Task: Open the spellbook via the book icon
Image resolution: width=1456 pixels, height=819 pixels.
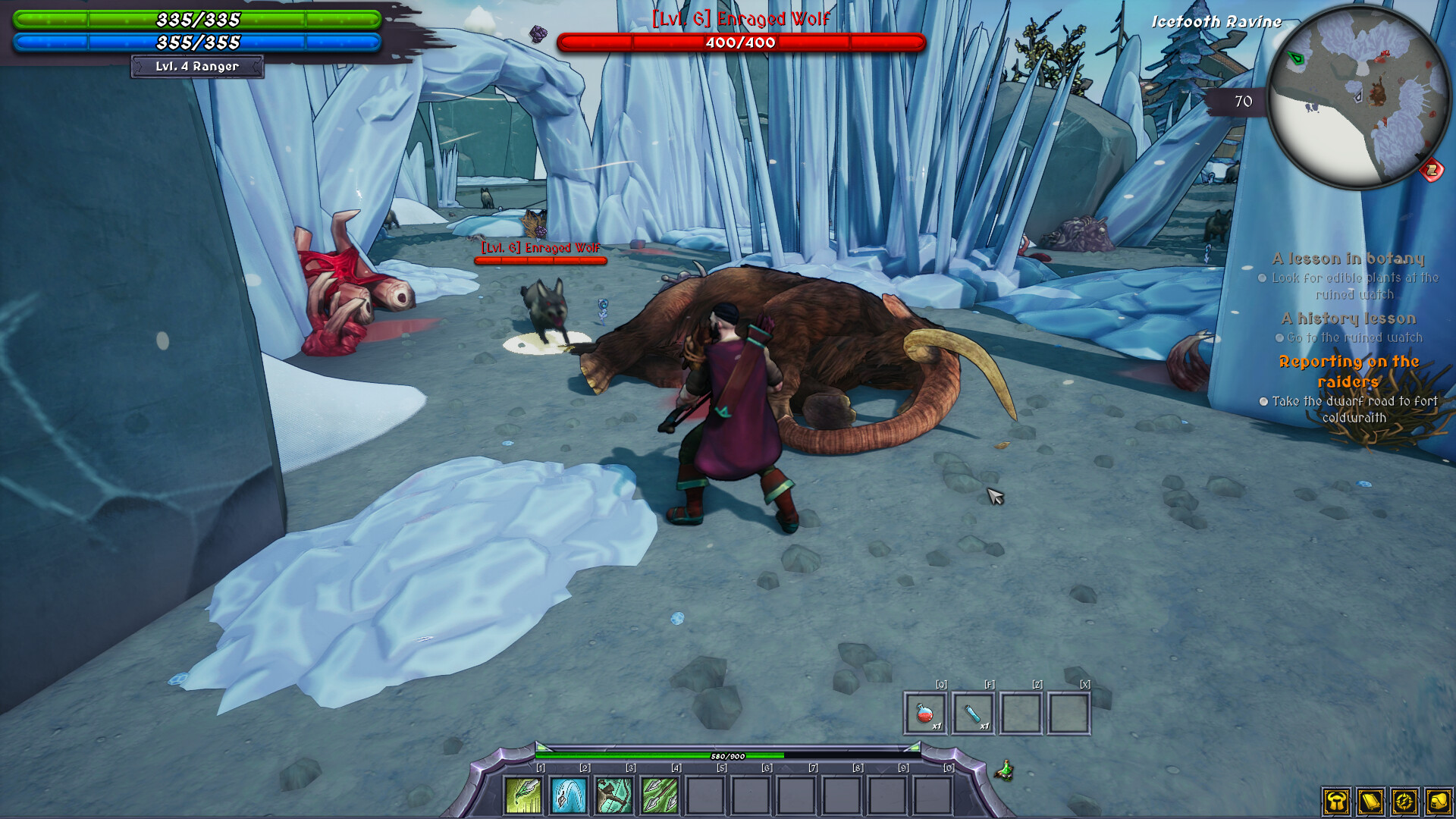Action: pyautogui.click(x=1370, y=802)
